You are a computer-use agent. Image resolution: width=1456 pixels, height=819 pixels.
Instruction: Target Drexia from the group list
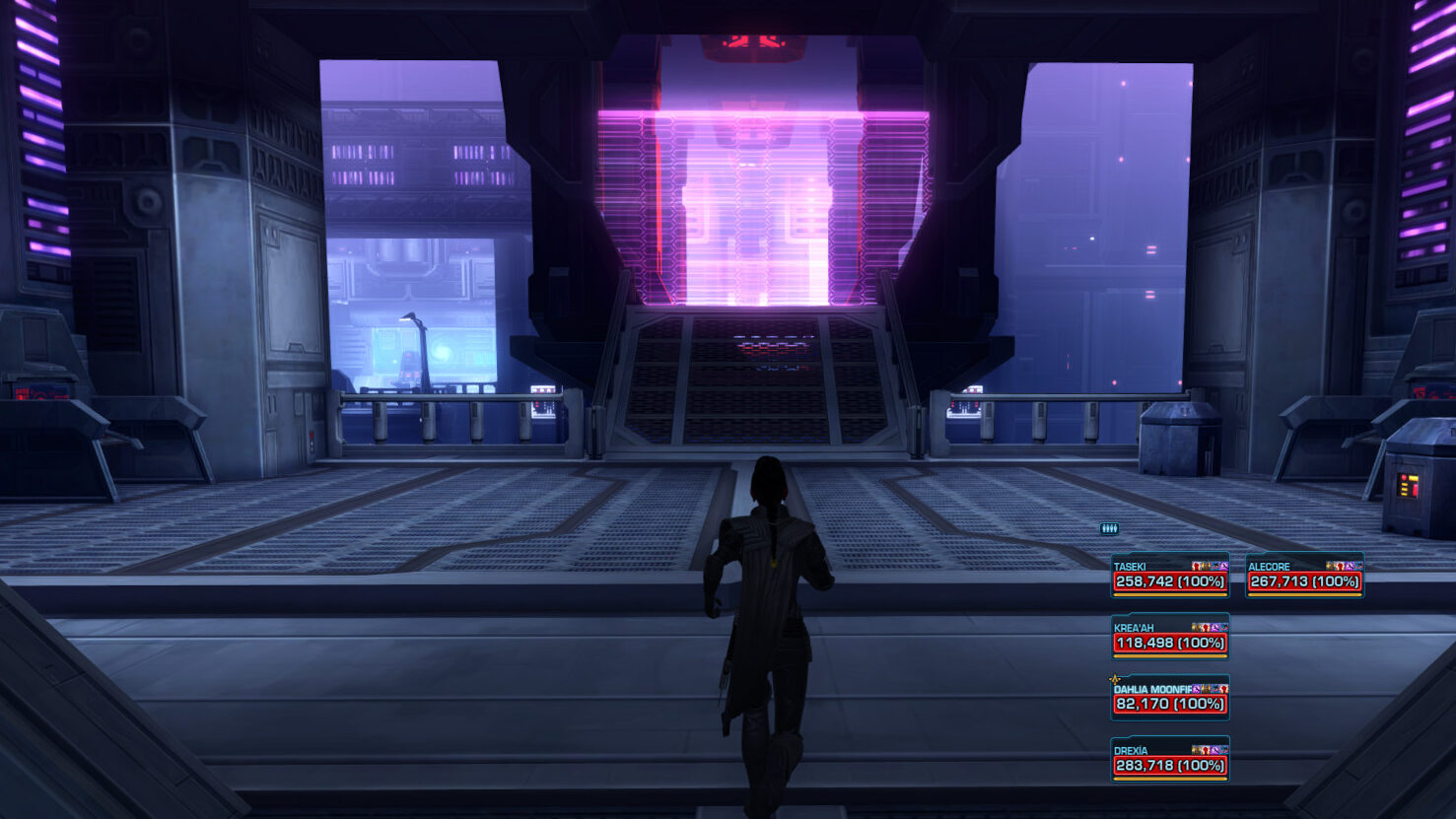1170,760
